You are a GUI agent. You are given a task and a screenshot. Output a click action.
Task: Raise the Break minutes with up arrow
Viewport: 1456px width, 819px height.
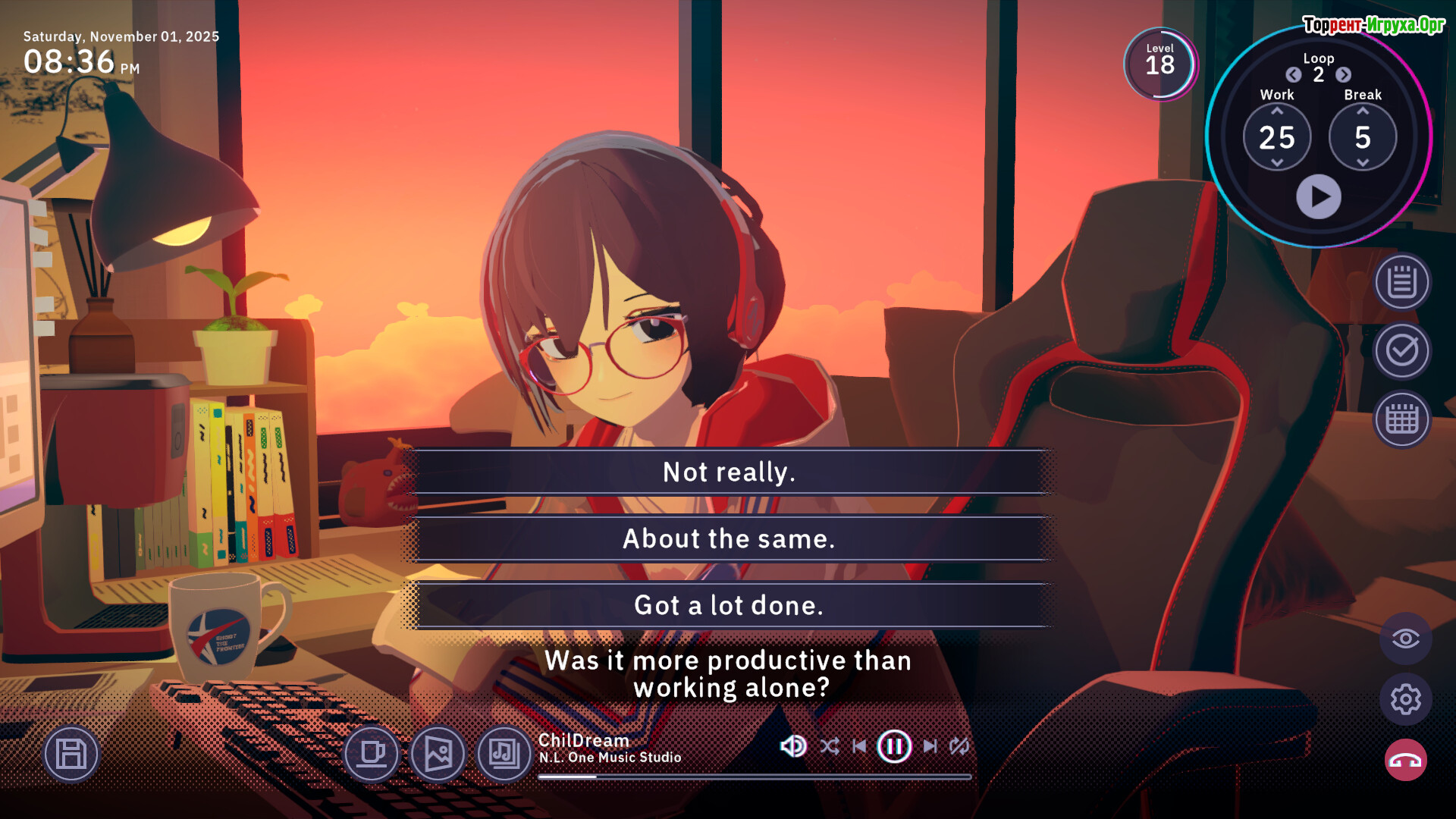point(1363,111)
